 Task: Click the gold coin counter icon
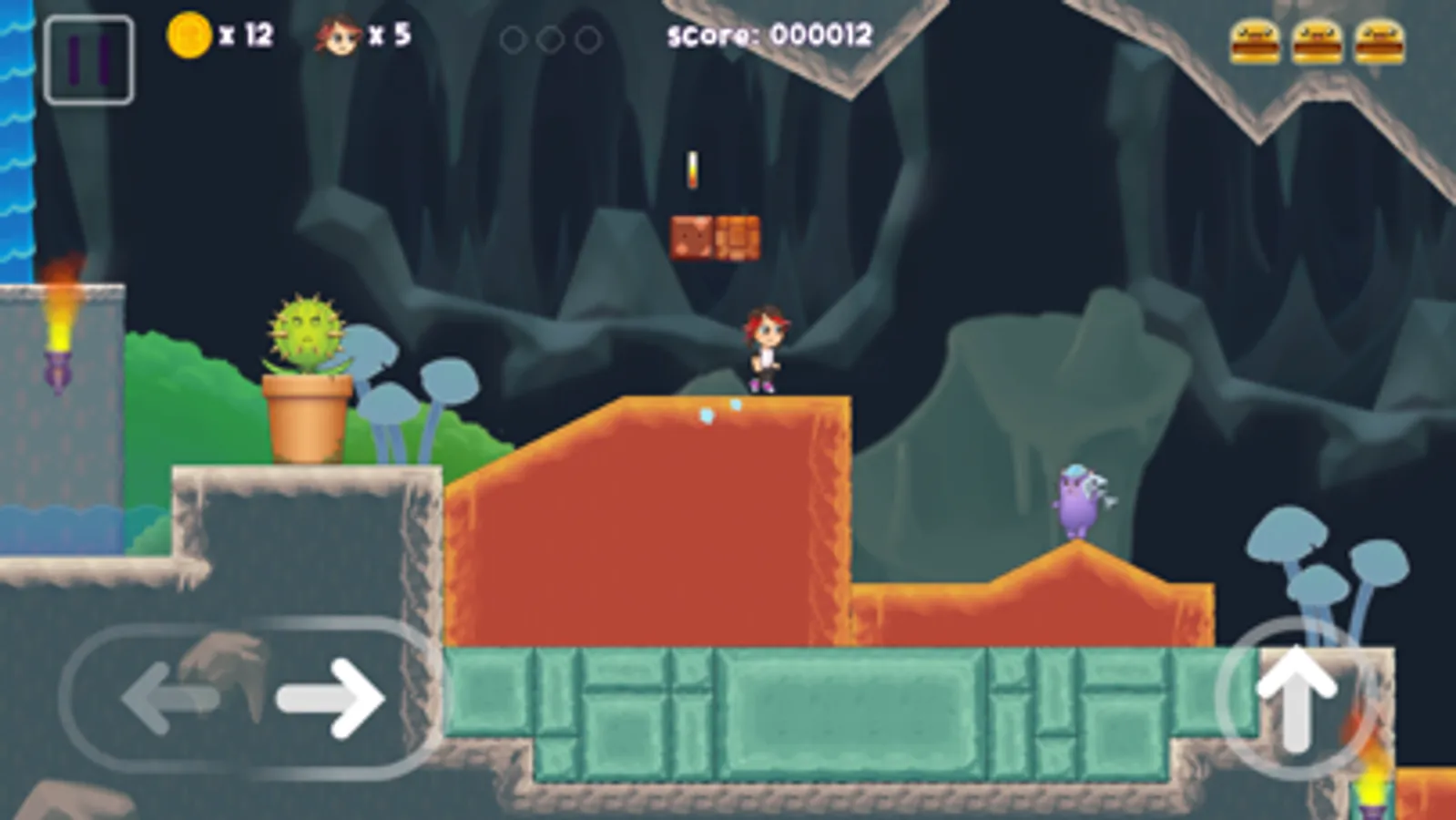pos(188,35)
